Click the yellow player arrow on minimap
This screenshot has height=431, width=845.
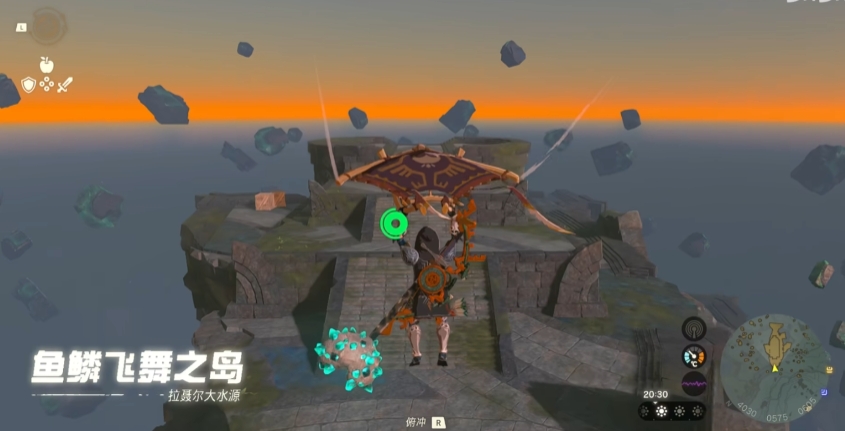pyautogui.click(x=772, y=369)
